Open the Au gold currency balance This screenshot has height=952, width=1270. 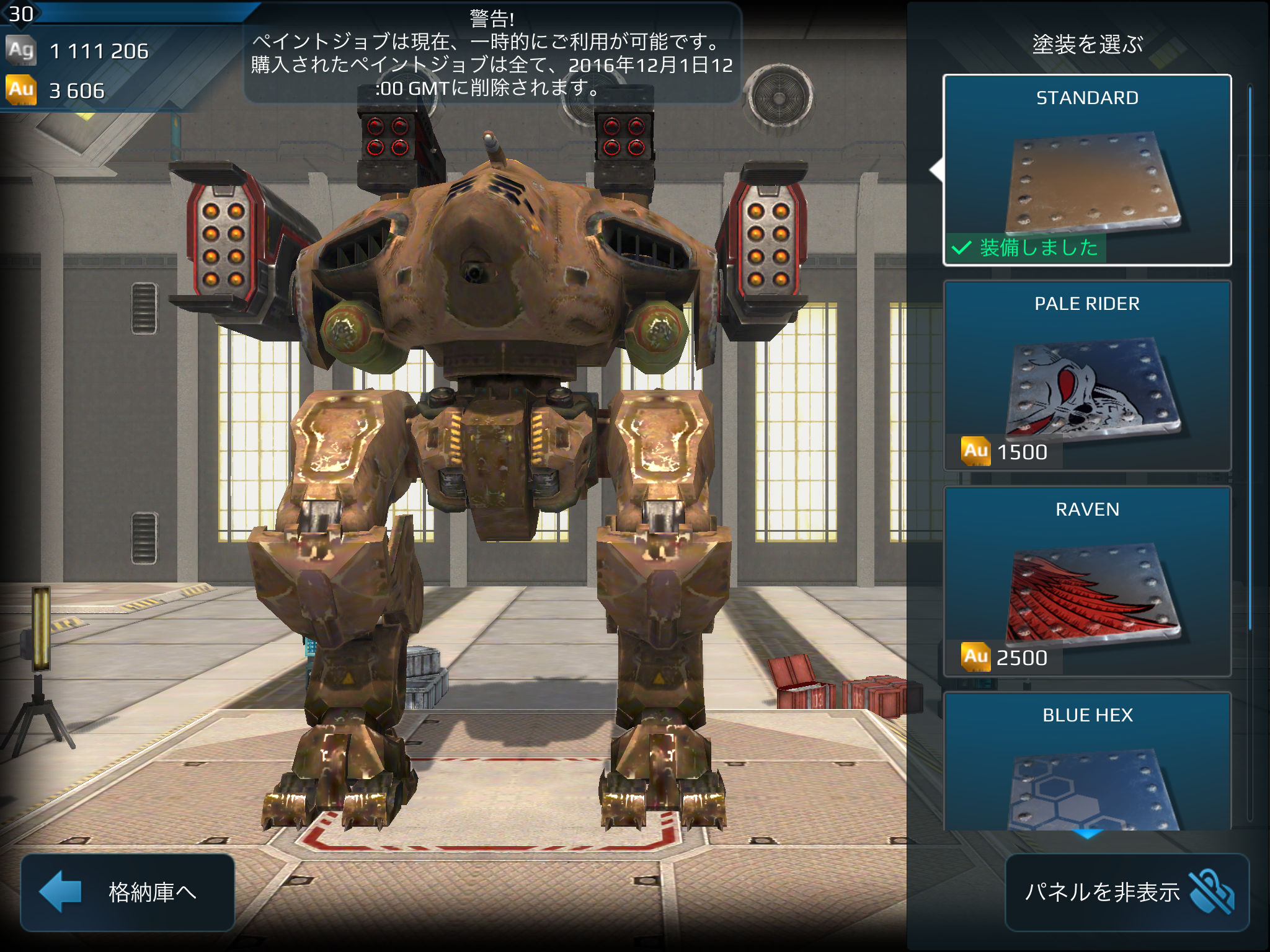point(56,90)
